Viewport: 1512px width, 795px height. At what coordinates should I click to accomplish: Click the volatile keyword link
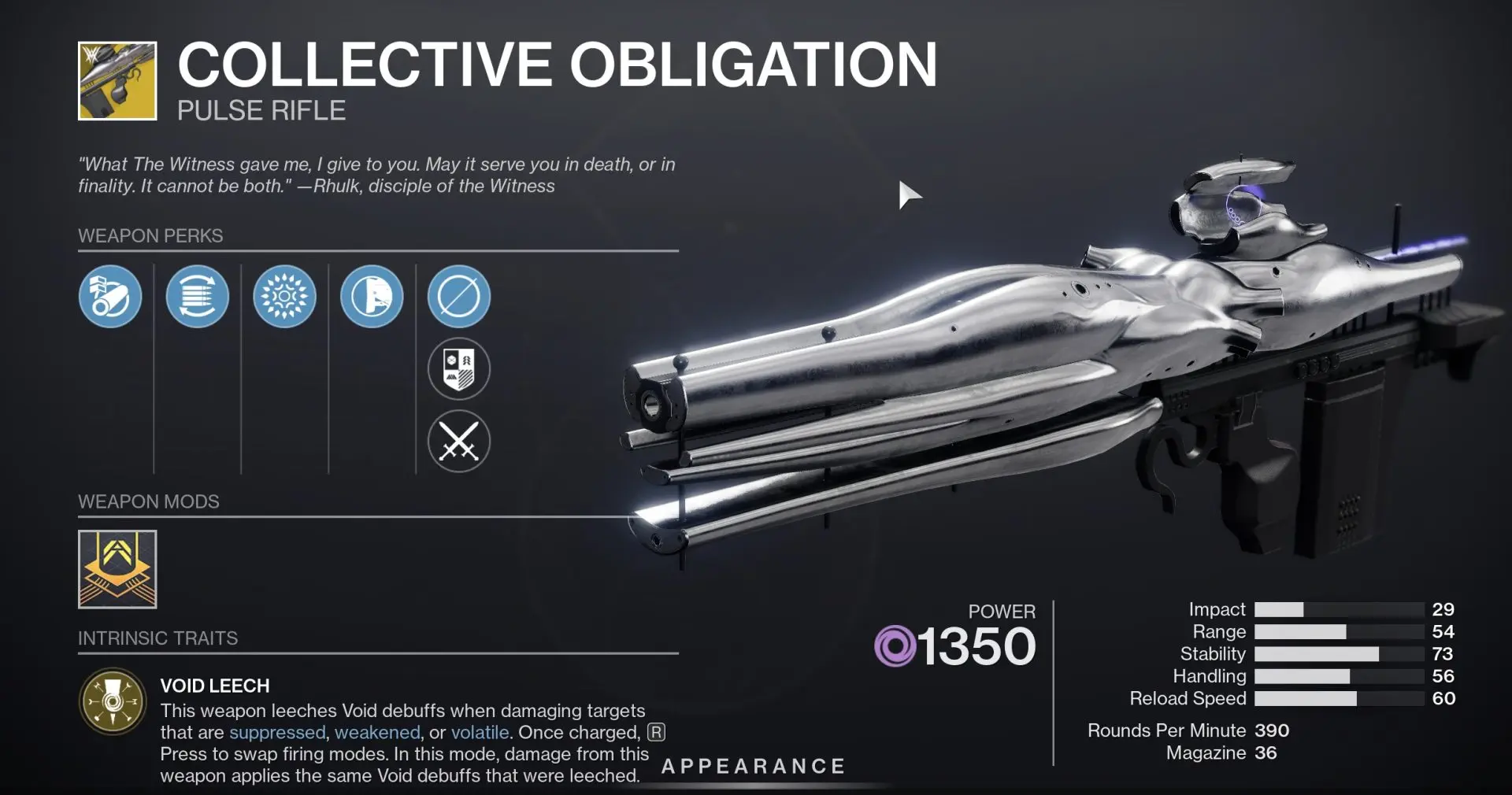point(481,732)
